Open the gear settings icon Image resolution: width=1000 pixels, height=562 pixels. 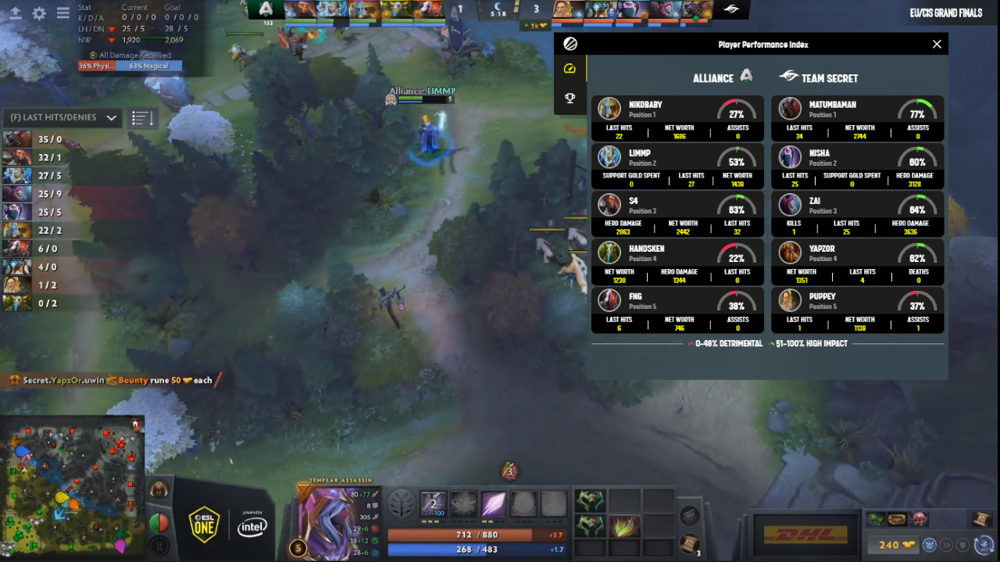click(x=39, y=14)
